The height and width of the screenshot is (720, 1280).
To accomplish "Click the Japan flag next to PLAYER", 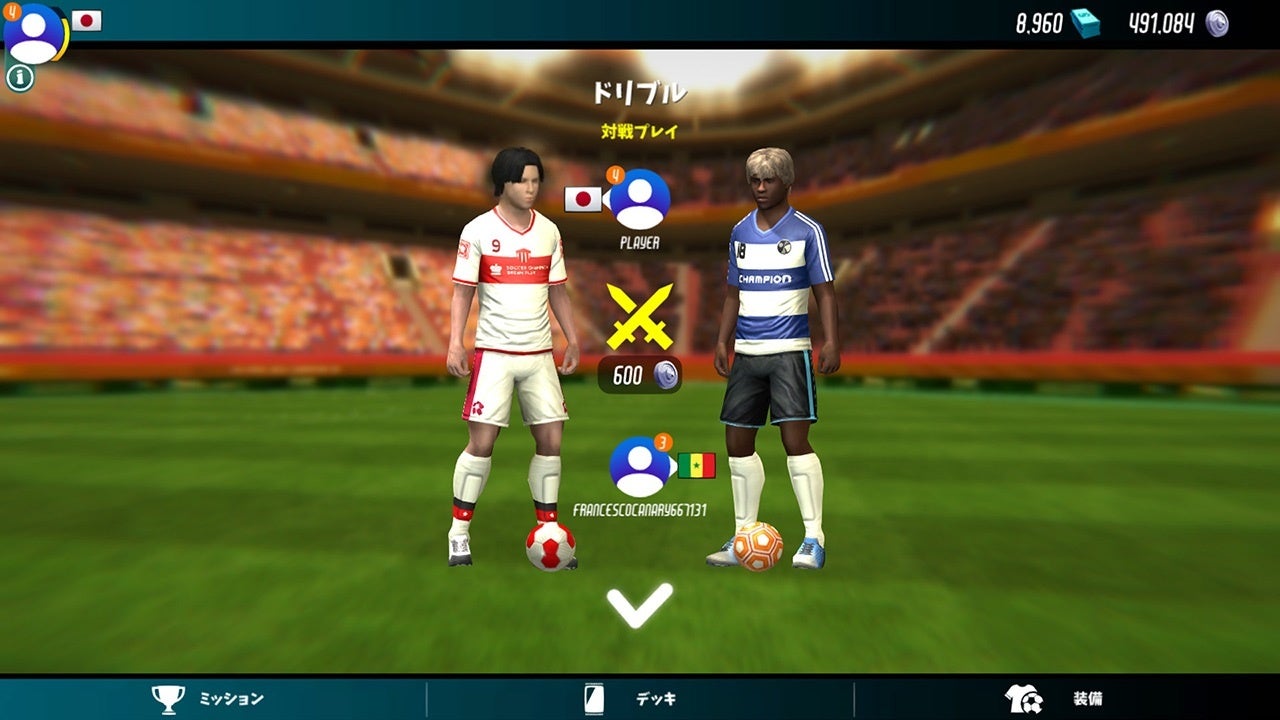I will (x=582, y=199).
